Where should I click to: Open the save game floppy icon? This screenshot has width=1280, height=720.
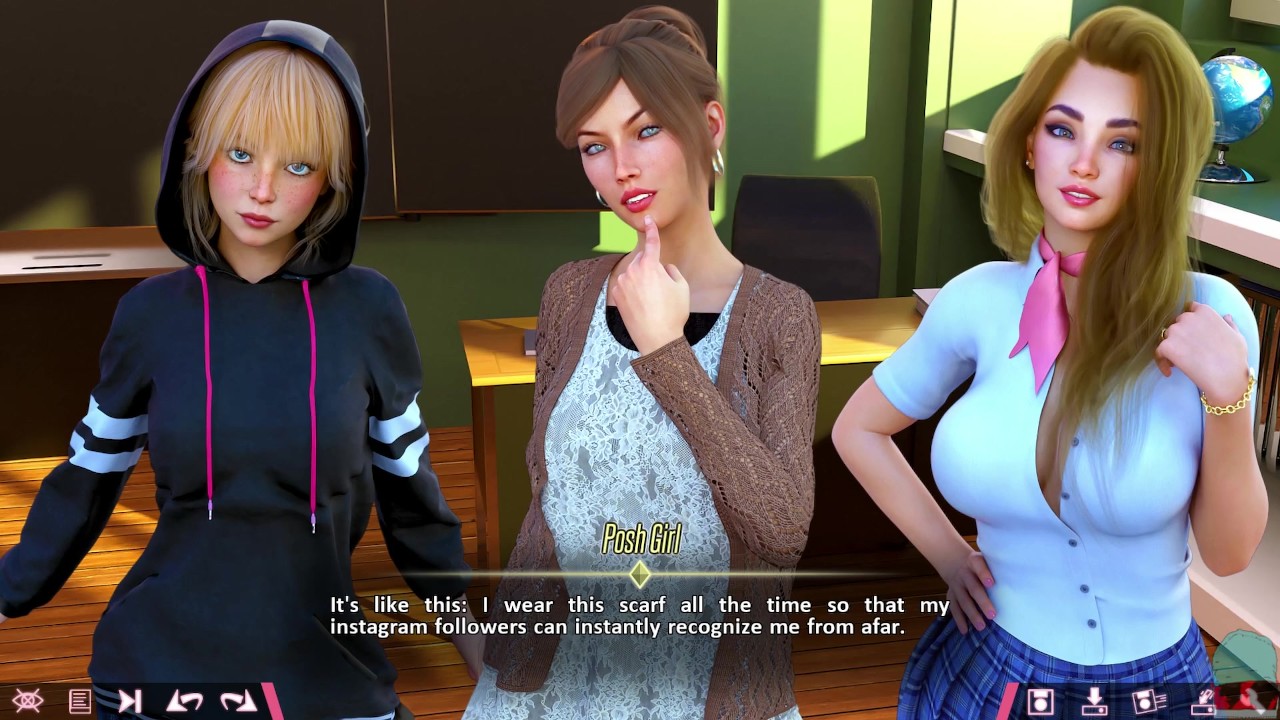pos(1041,701)
